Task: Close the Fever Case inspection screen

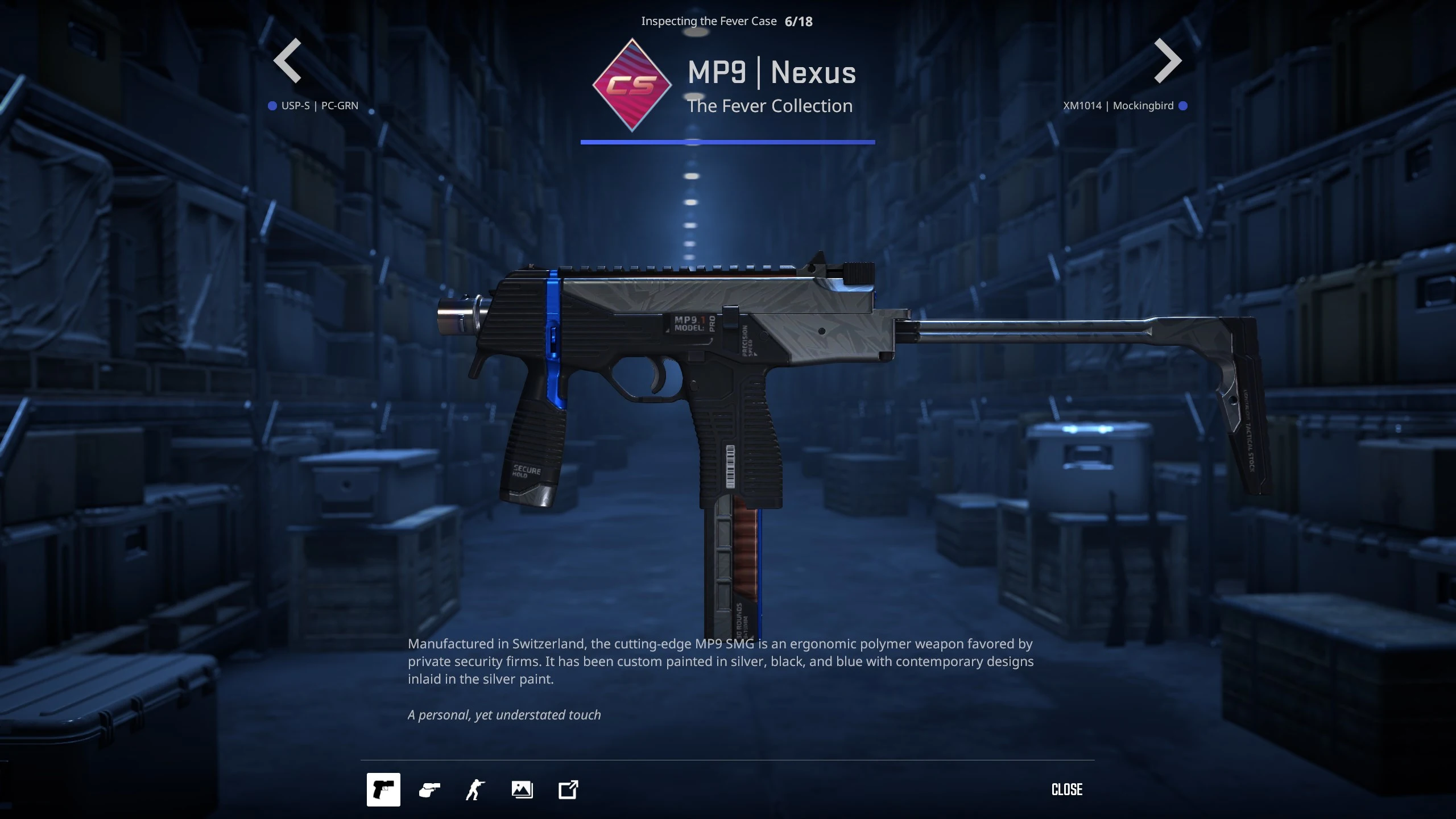Action: click(1067, 789)
